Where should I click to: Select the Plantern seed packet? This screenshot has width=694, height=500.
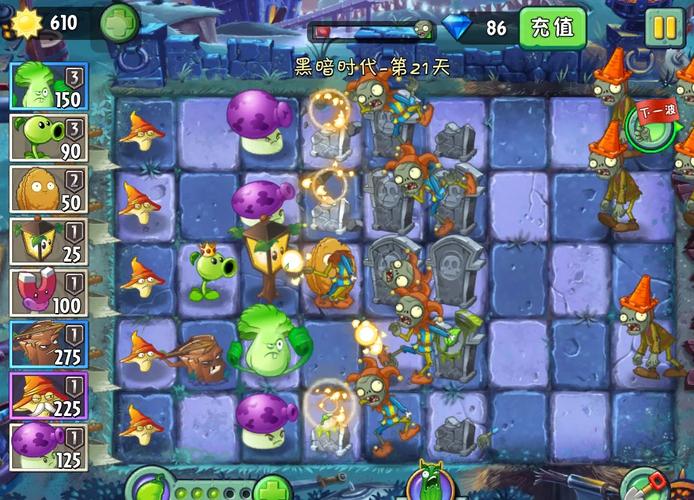point(48,241)
